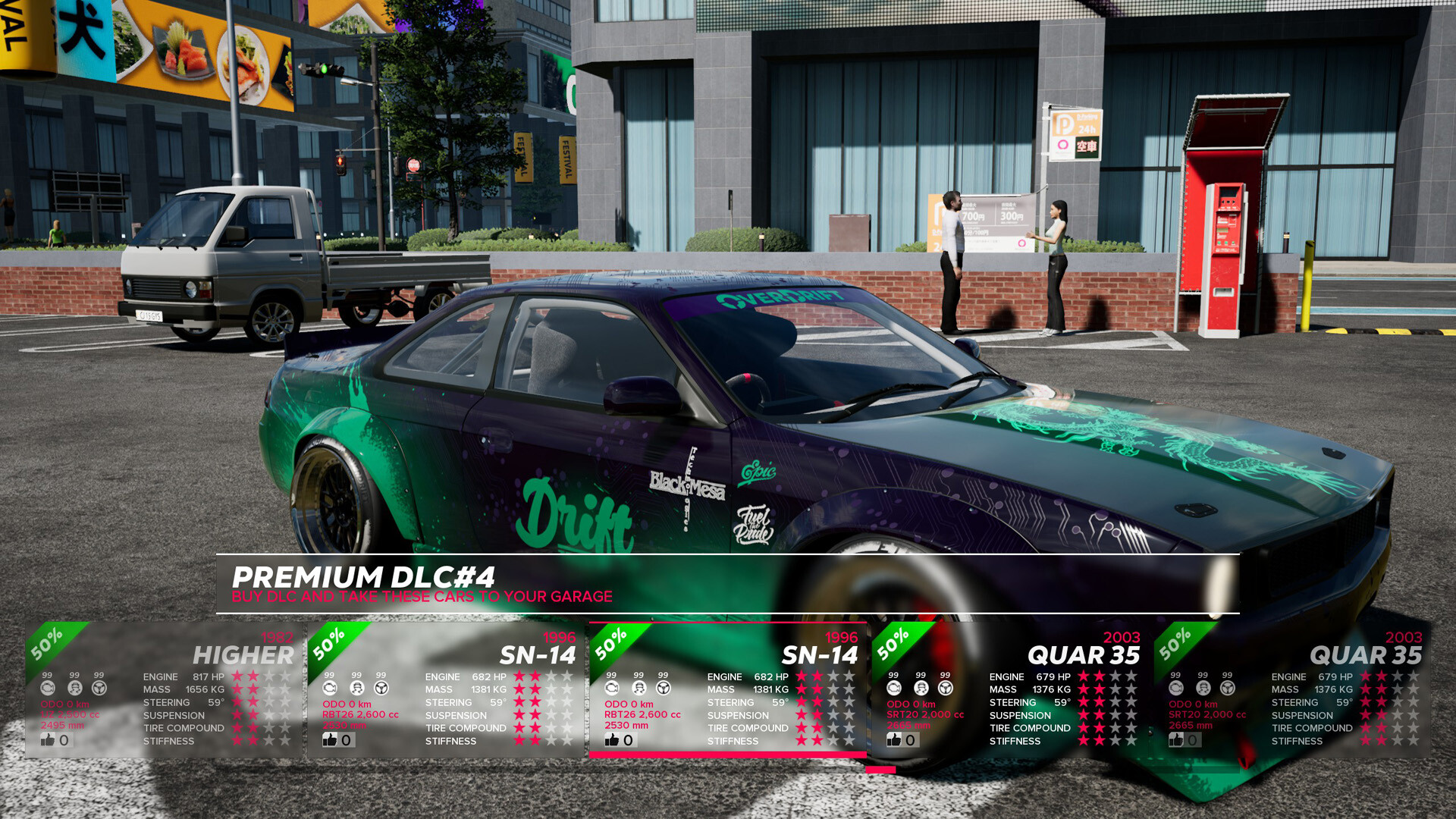Click the helmet icon on the 1982 HIGHER card

74,688
